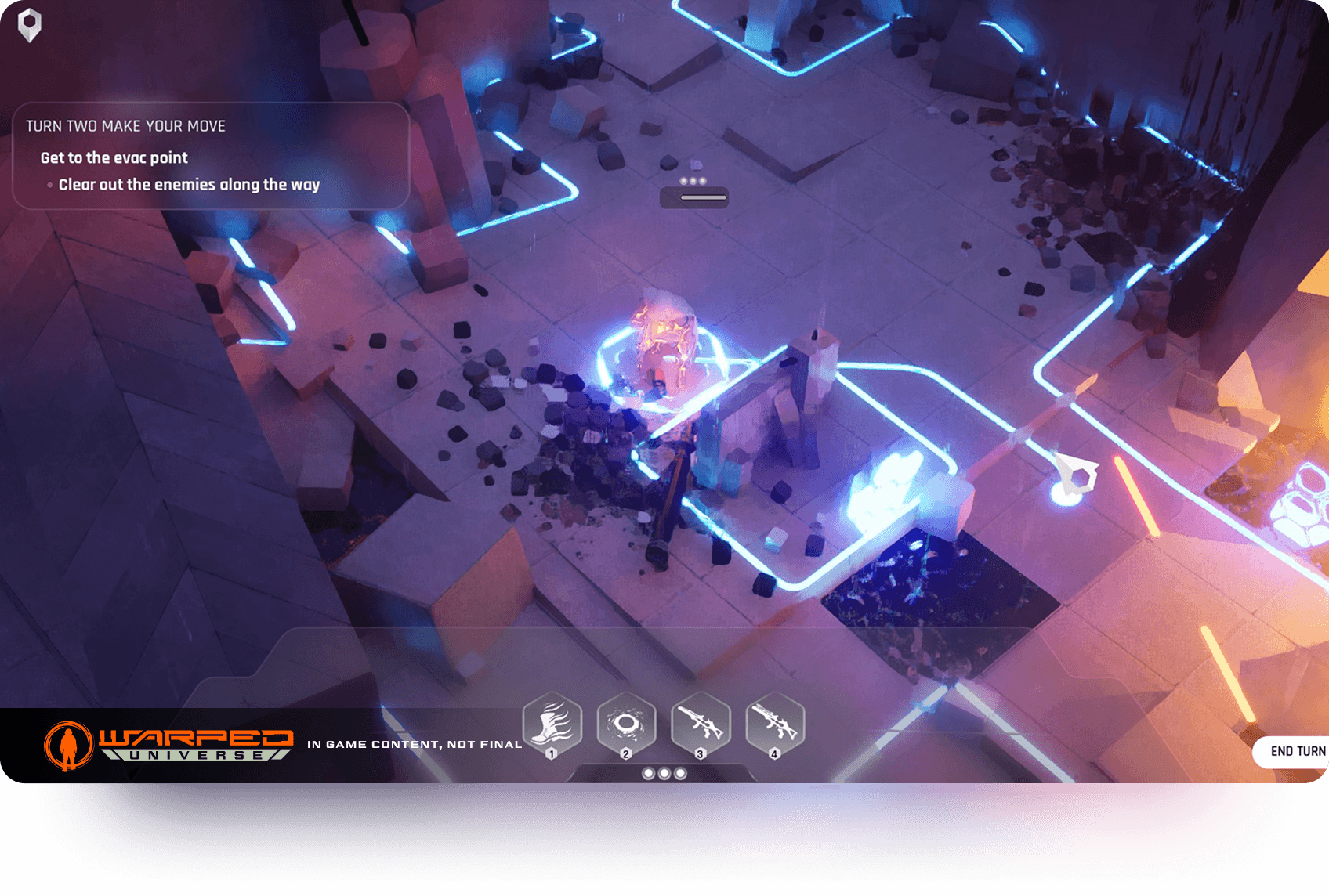
Task: Select the rifle ability in slot 4
Action: [x=774, y=724]
